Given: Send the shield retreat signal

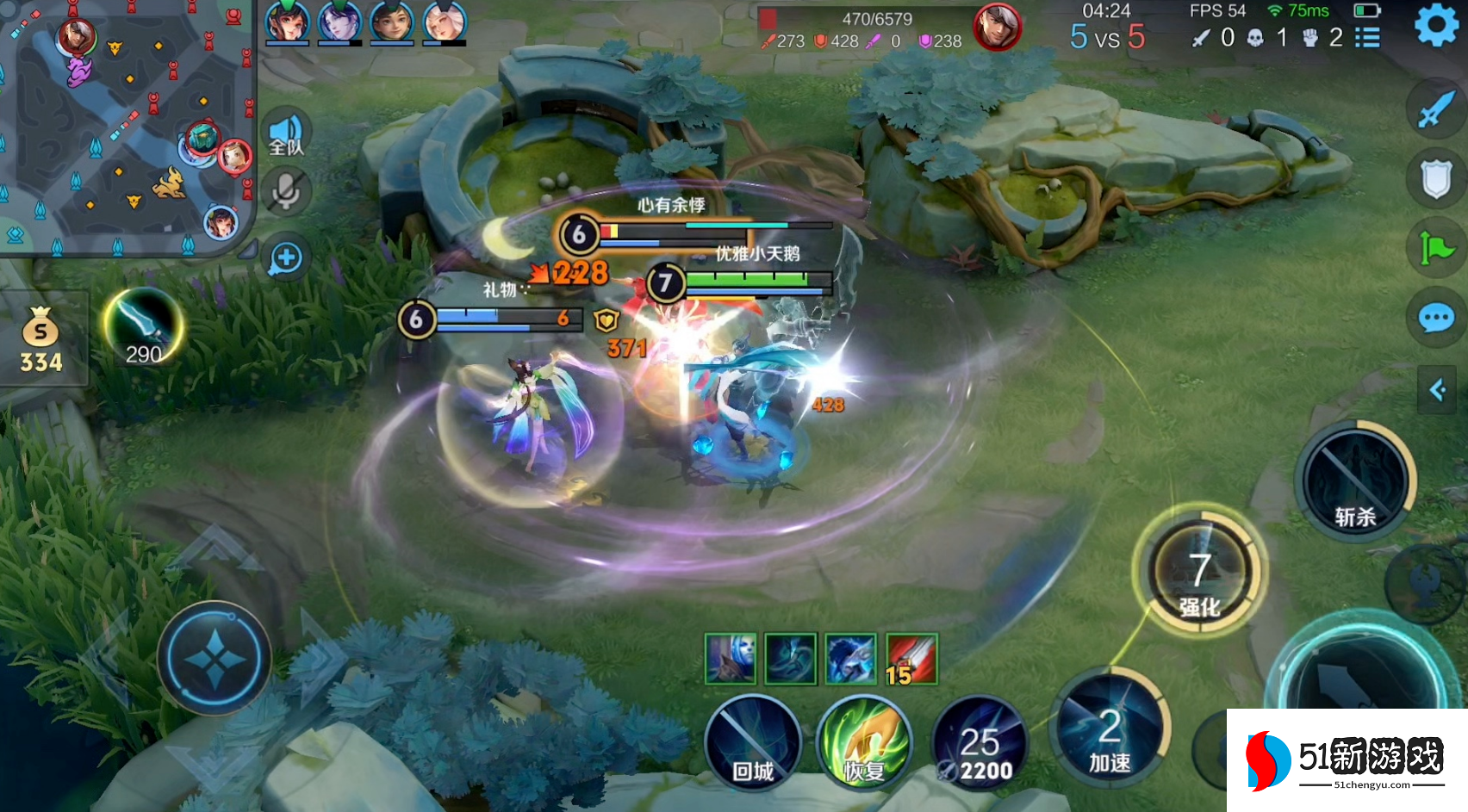Looking at the screenshot, I should point(1435,179).
